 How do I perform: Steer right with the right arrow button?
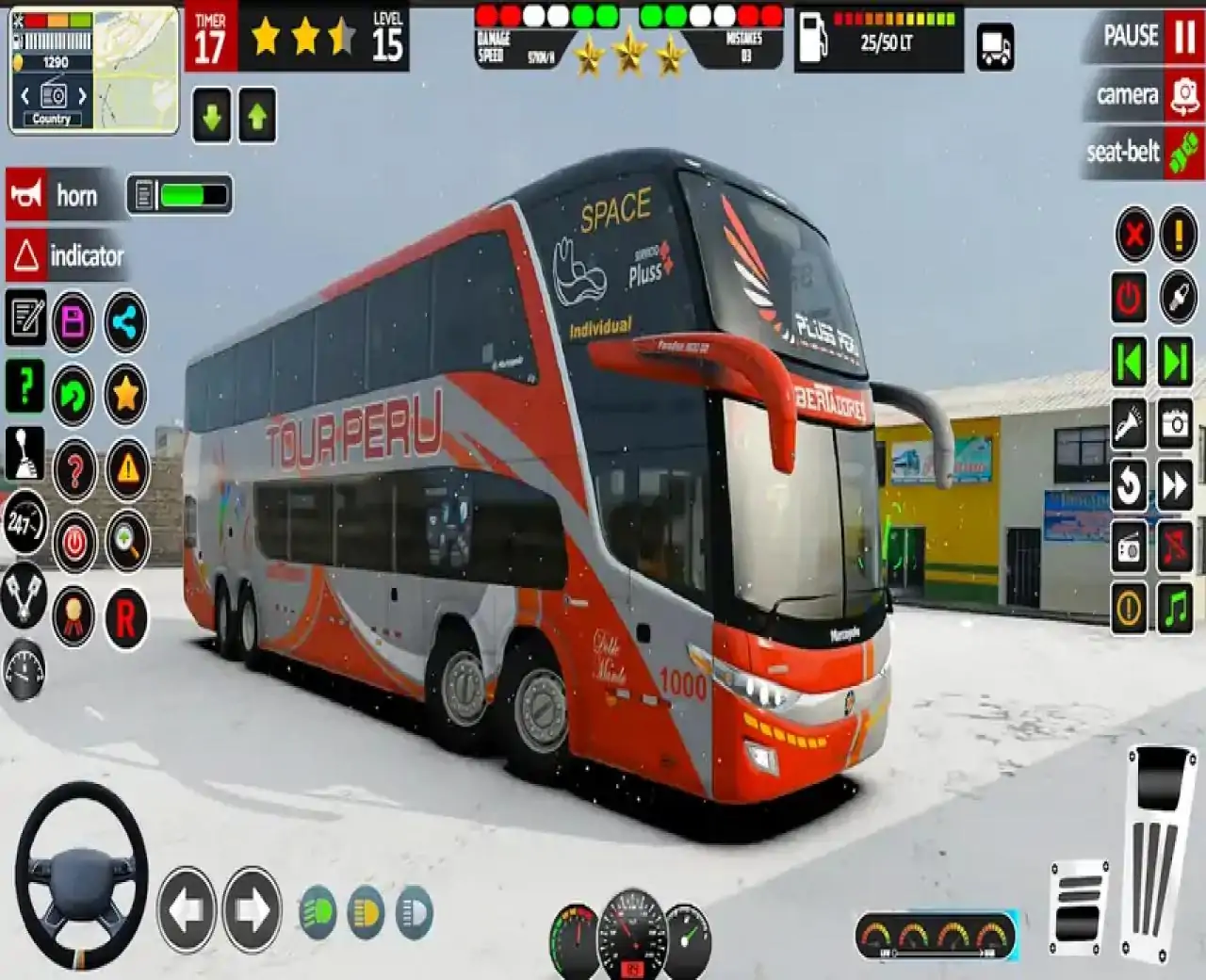252,910
